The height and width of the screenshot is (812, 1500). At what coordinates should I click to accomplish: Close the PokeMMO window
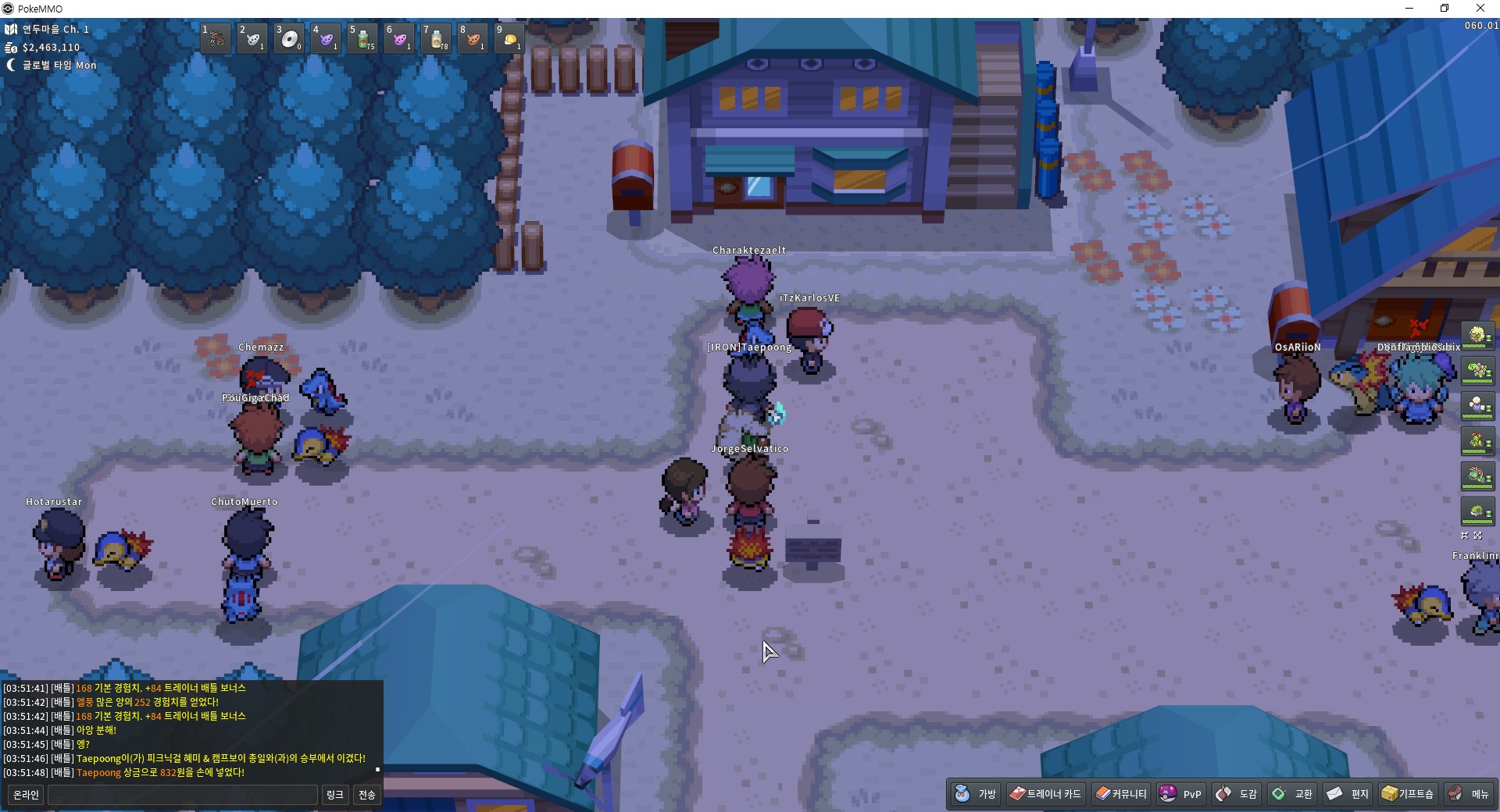click(x=1480, y=9)
